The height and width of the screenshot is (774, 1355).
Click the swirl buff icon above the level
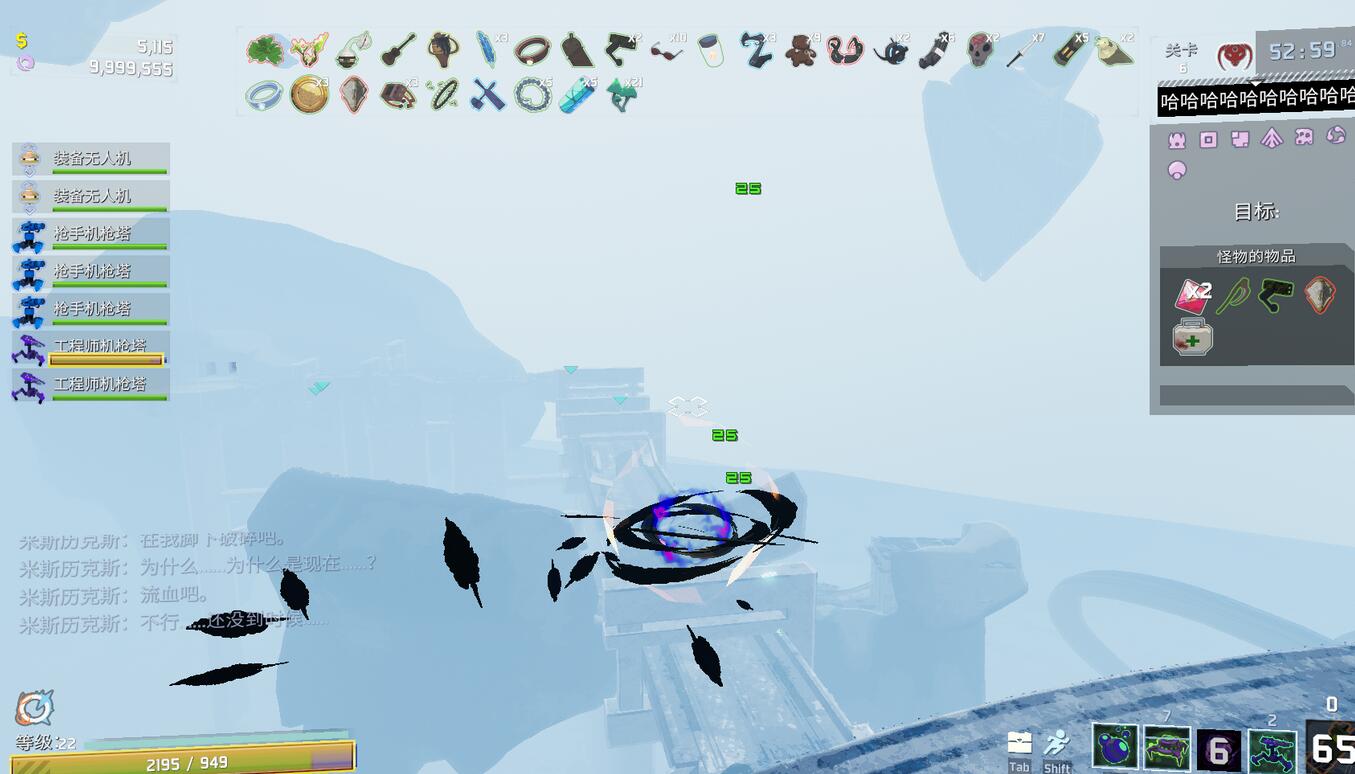click(x=34, y=709)
